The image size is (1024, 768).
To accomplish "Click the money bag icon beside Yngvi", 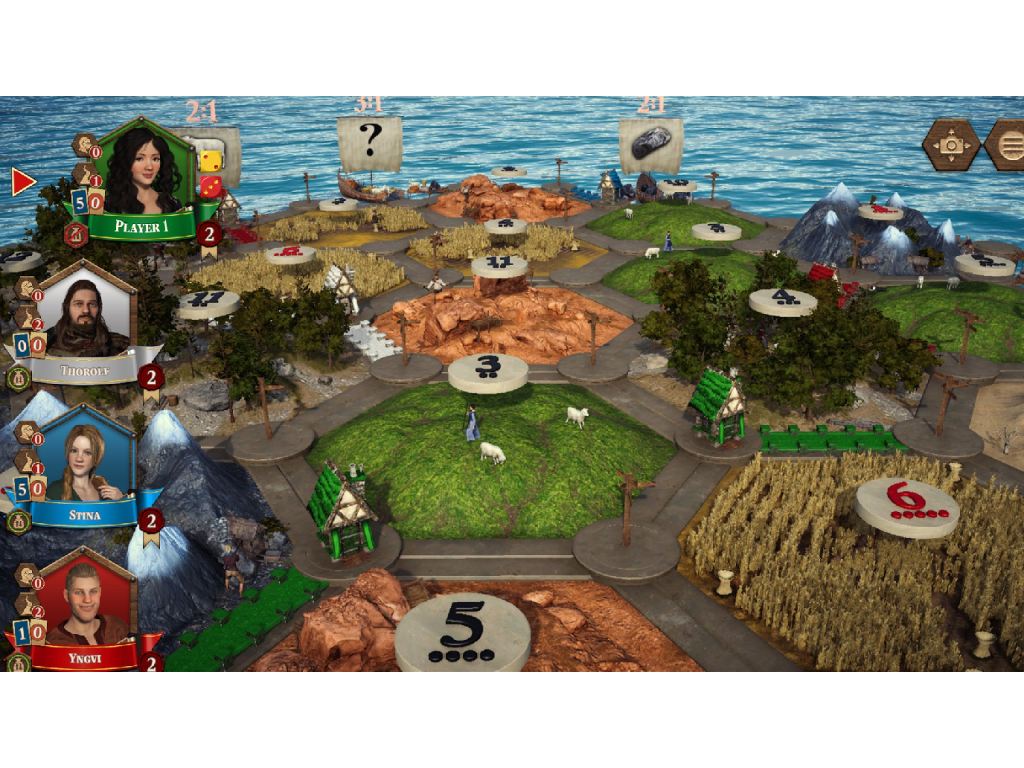I will 17,662.
